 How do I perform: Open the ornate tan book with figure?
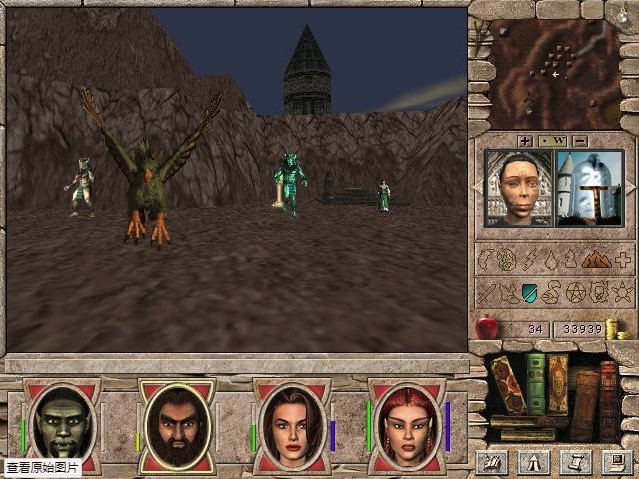(558, 384)
